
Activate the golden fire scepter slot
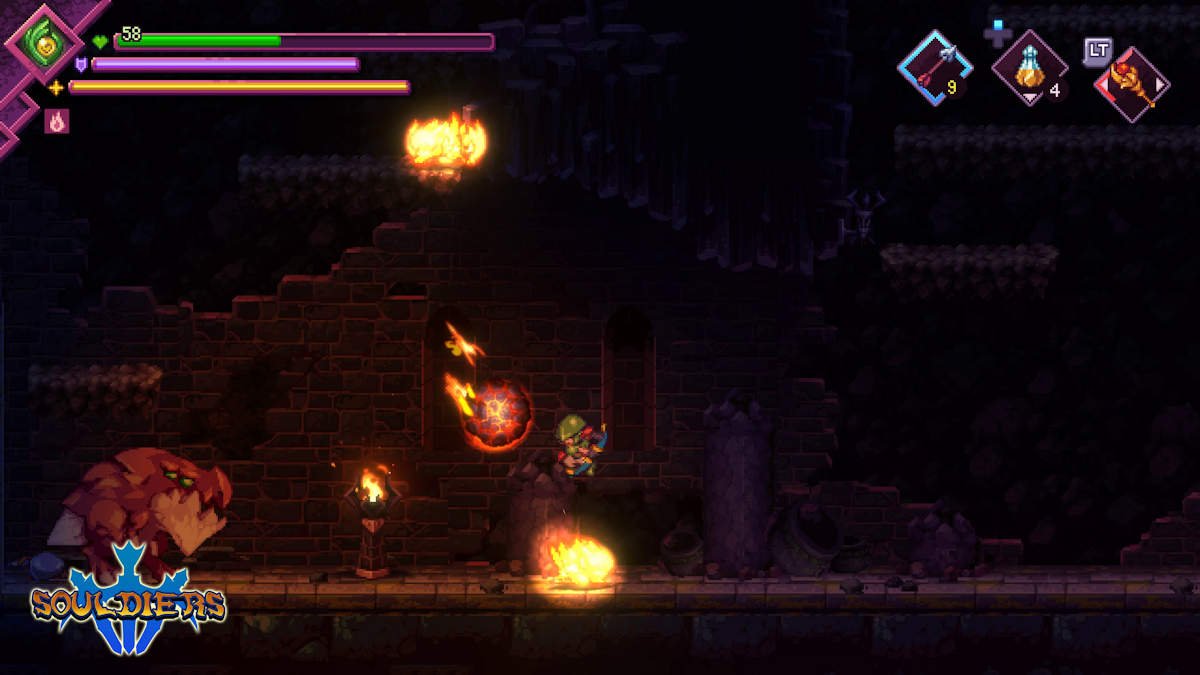(x=1132, y=84)
